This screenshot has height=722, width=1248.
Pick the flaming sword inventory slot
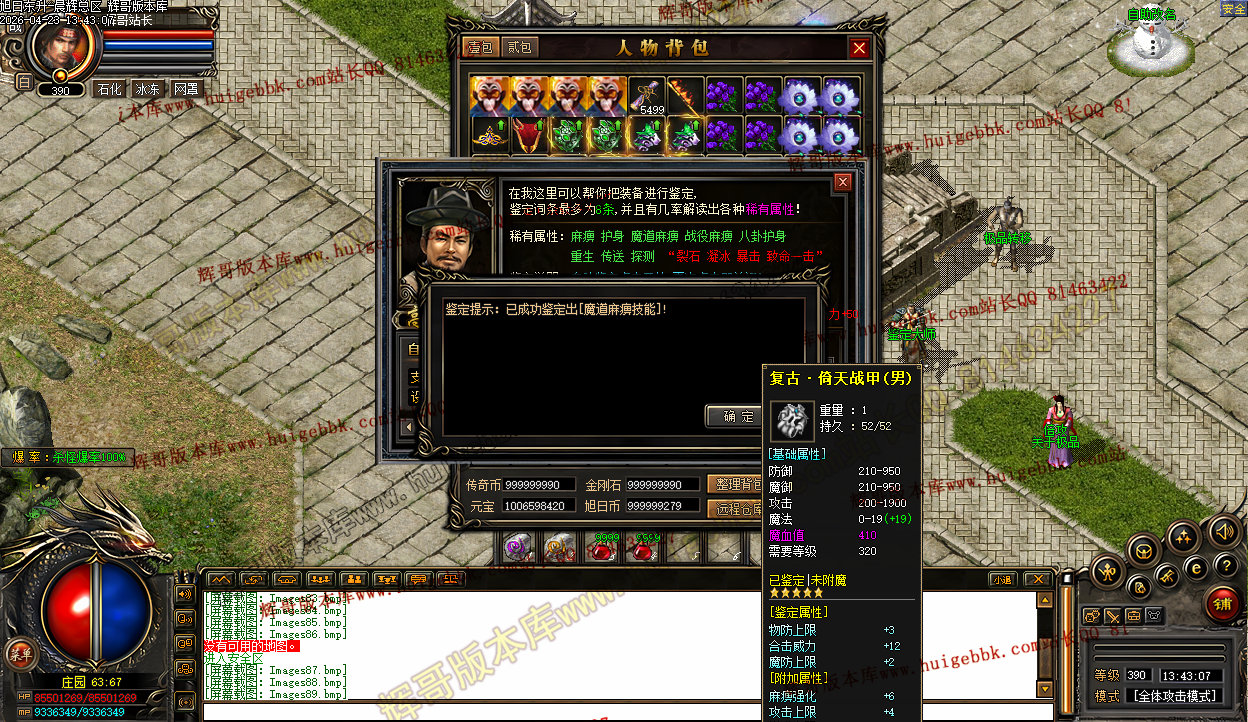point(686,96)
